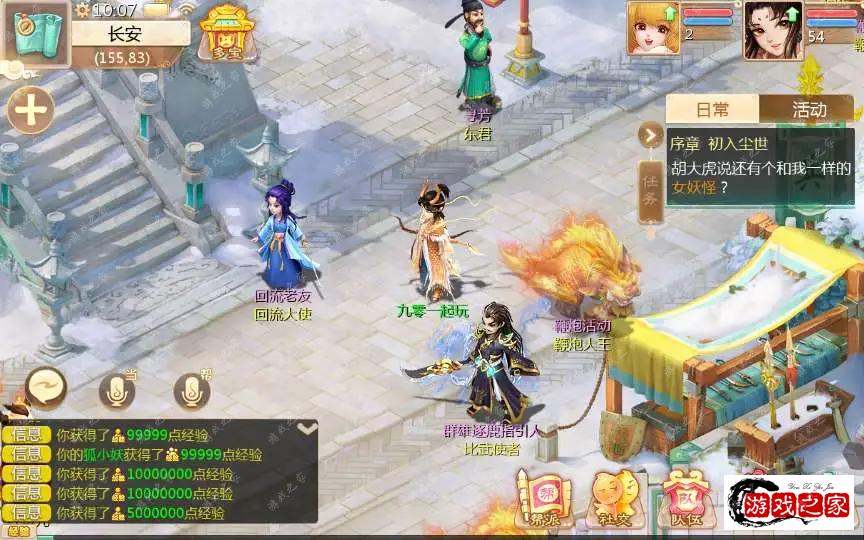
Task: Open the round chat bubble button
Action: tap(46, 387)
